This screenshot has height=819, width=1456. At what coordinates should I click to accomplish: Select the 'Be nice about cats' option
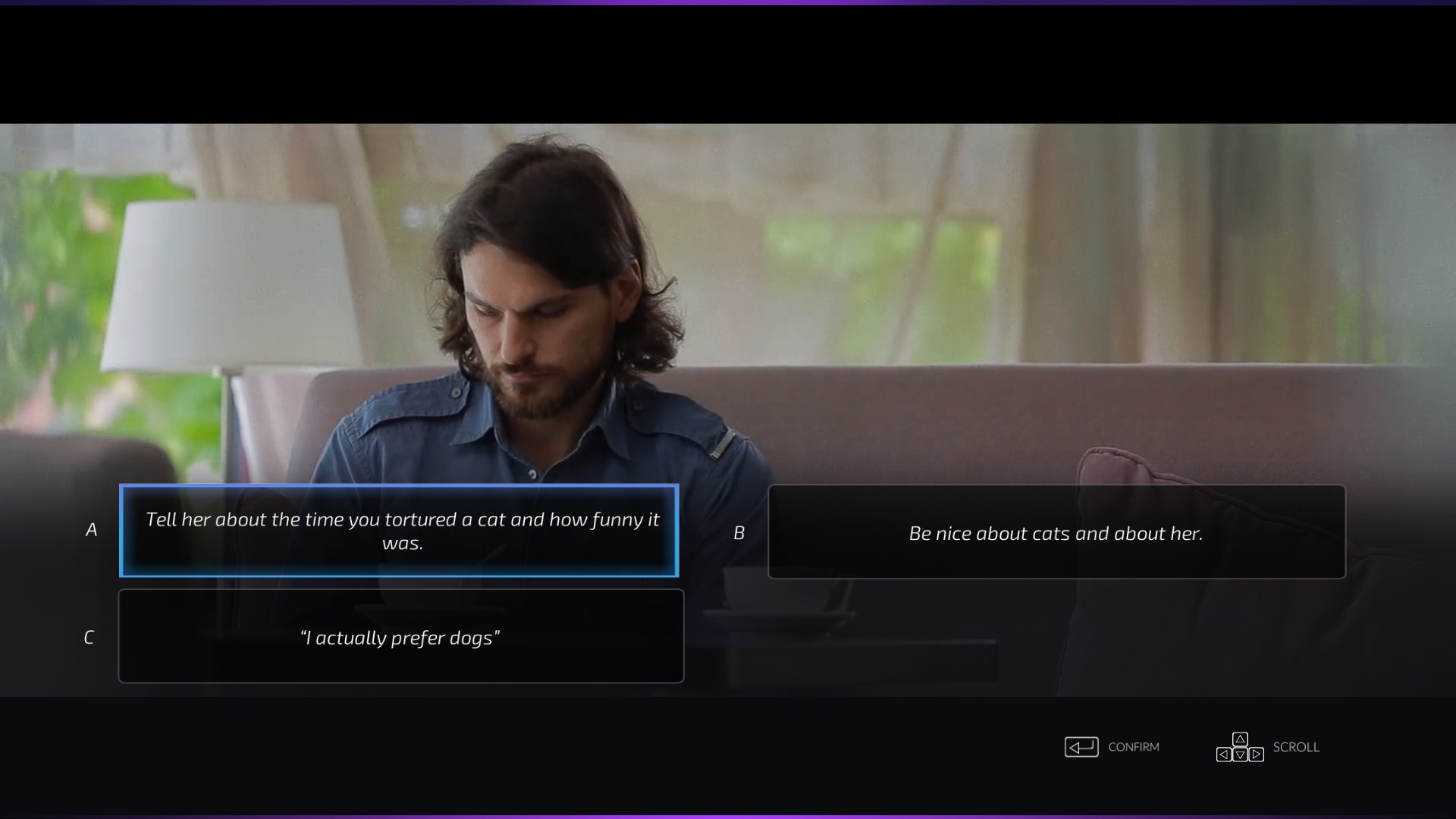(x=1056, y=532)
